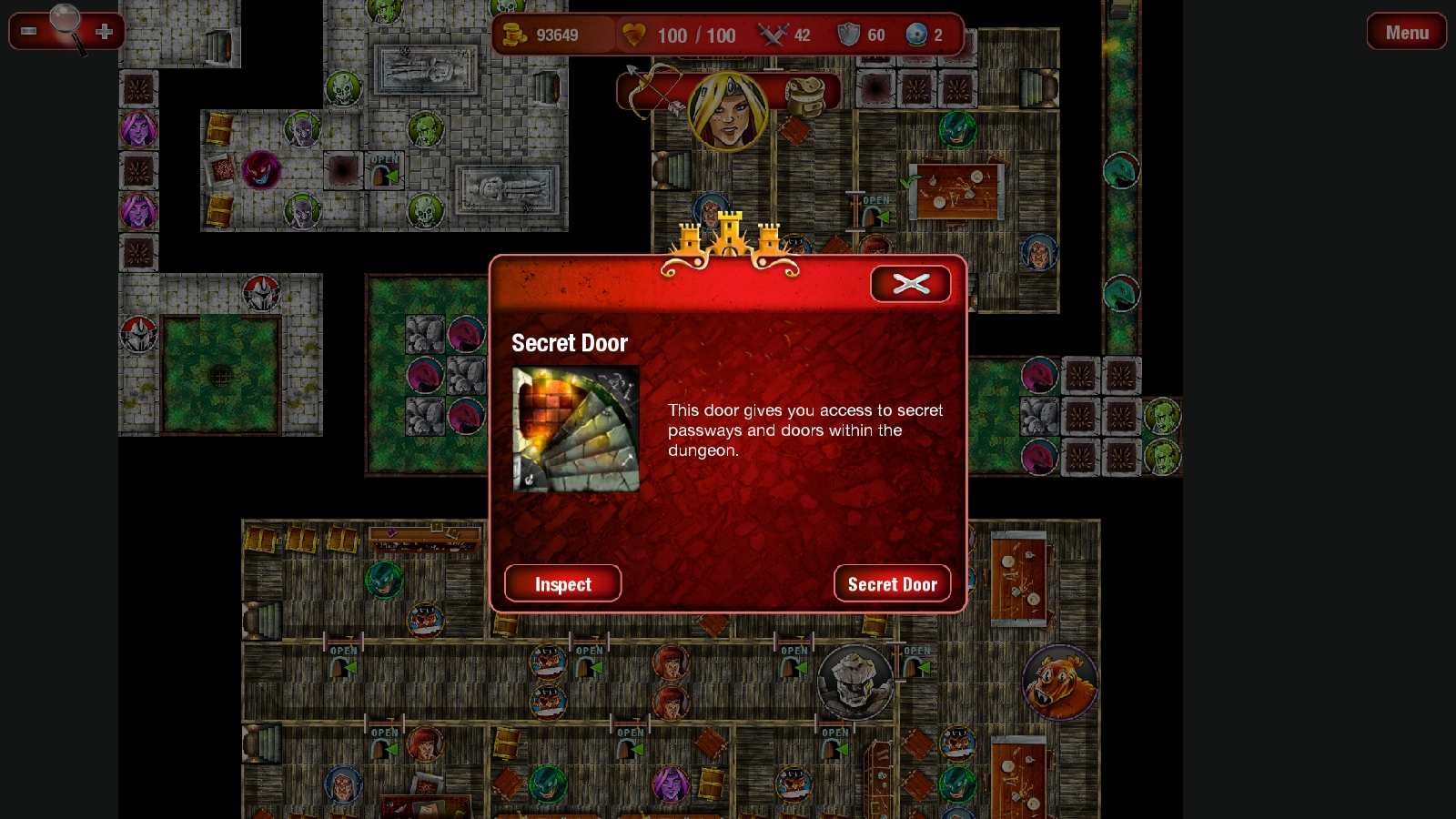Click the gold coins icon
Viewport: 1456px width, 819px height.
pyautogui.click(x=515, y=35)
